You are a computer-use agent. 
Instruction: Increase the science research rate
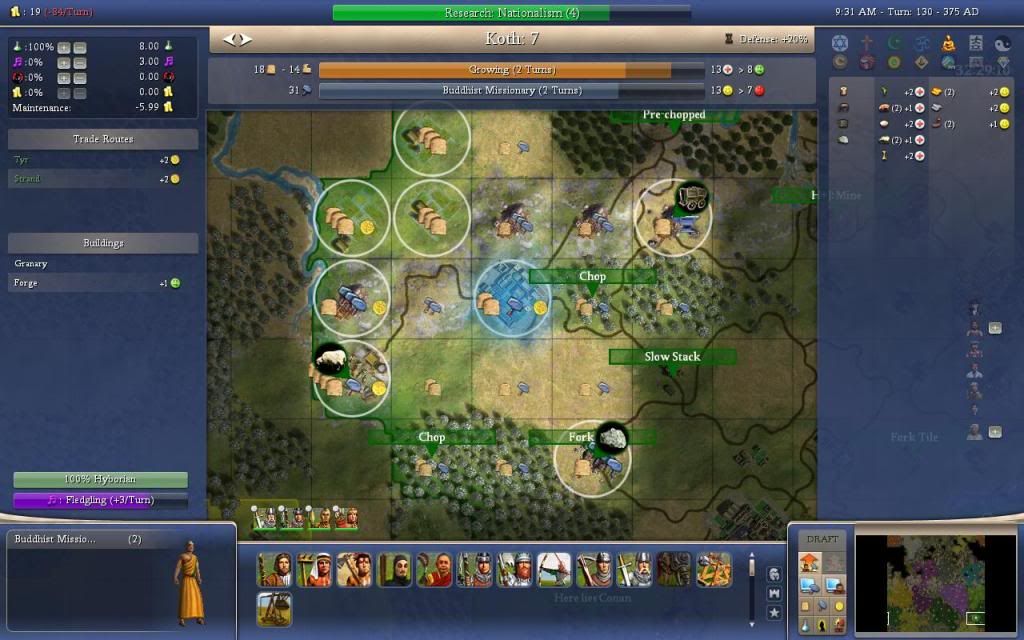tap(64, 48)
